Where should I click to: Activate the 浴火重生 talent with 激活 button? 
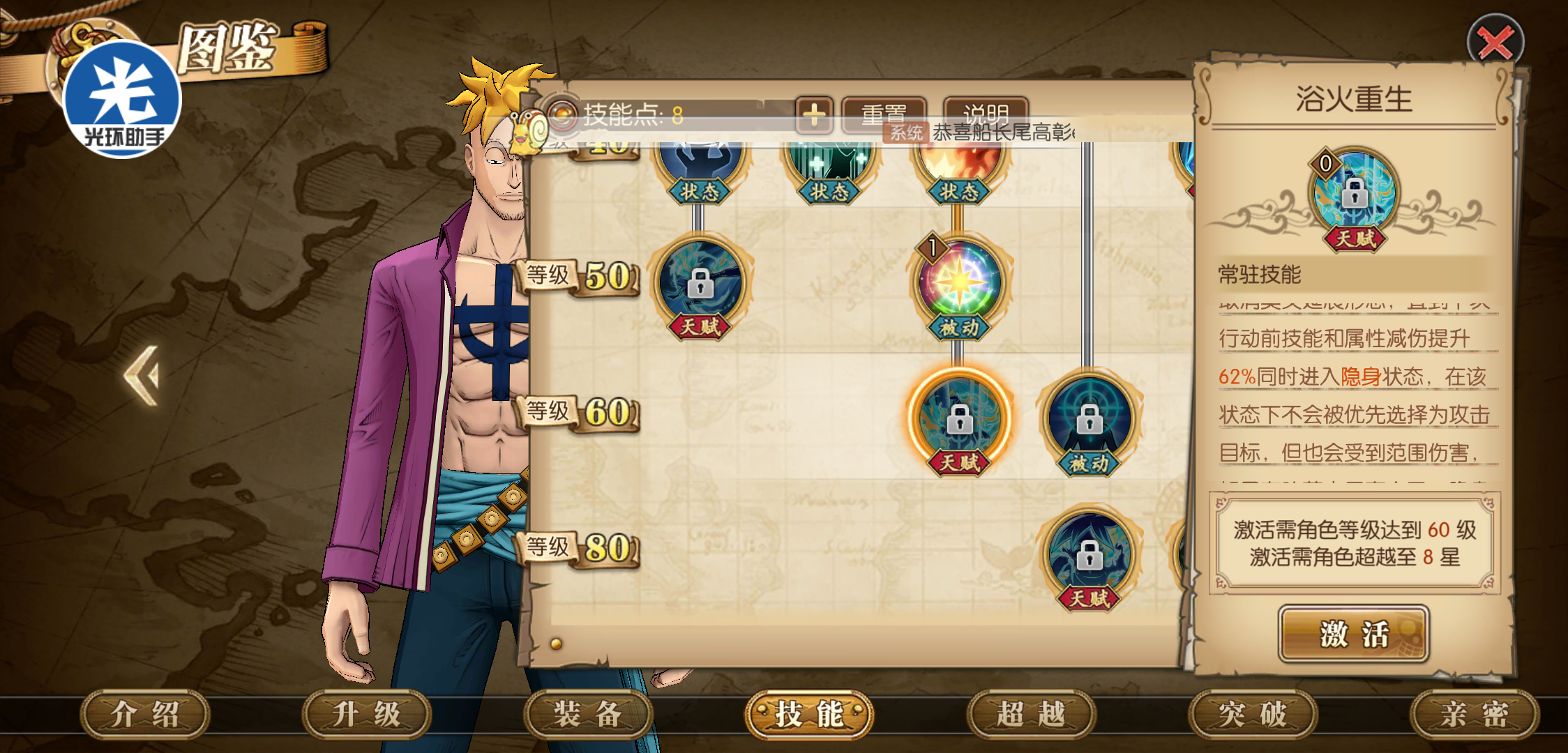pos(1353,634)
